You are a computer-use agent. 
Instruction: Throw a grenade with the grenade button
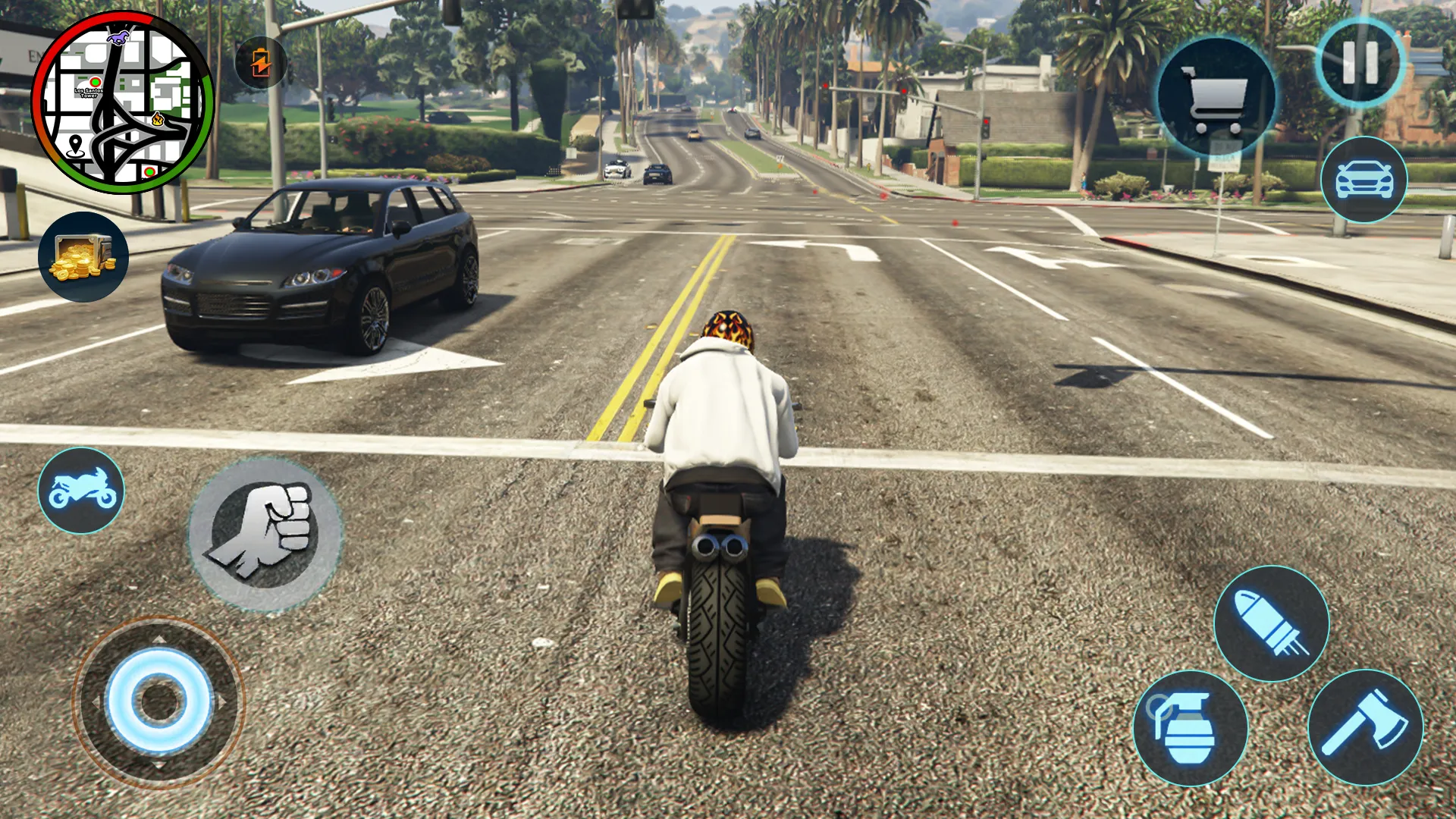pos(1190,728)
